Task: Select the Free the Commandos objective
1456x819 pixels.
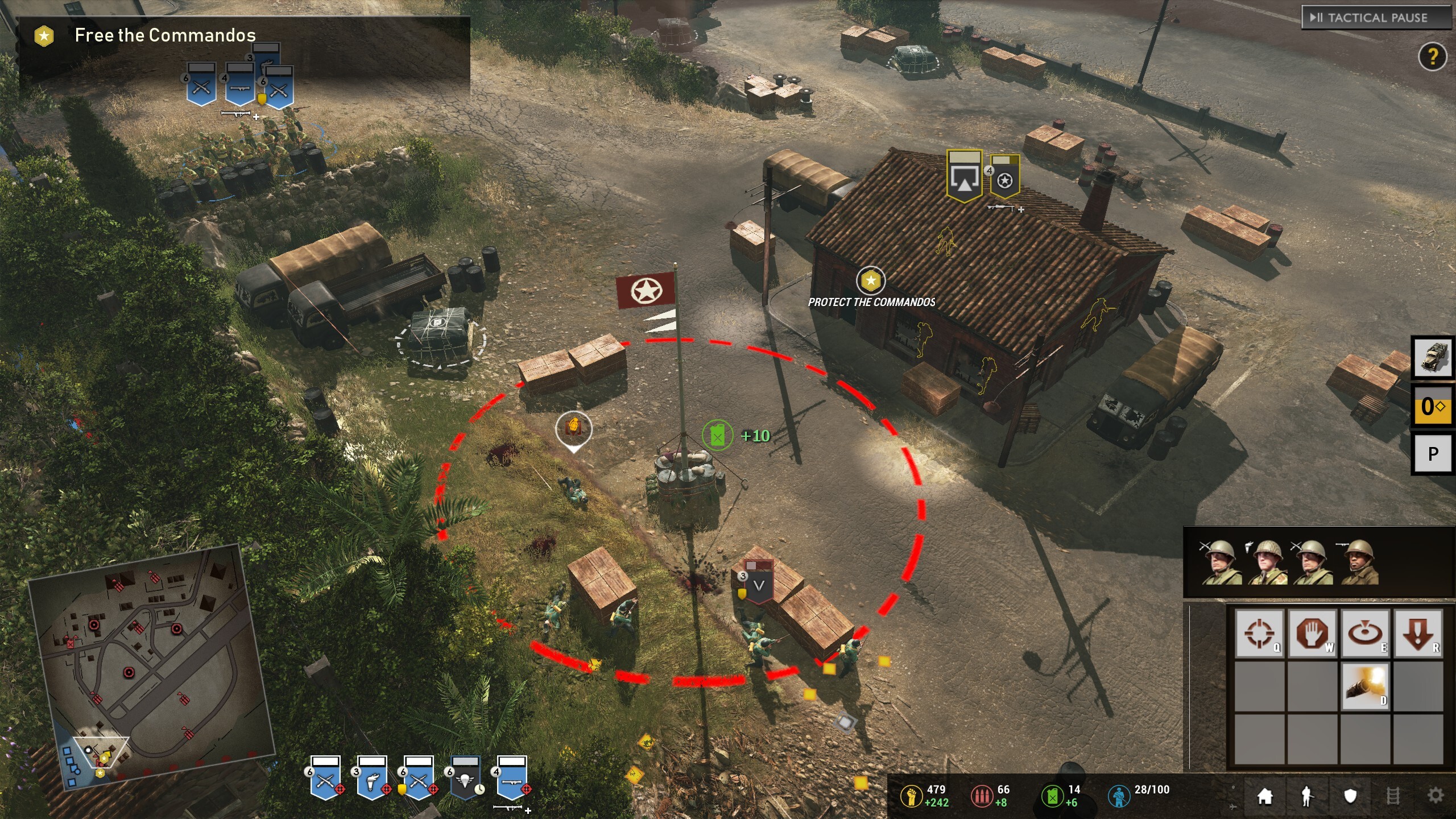Action: pos(165,36)
